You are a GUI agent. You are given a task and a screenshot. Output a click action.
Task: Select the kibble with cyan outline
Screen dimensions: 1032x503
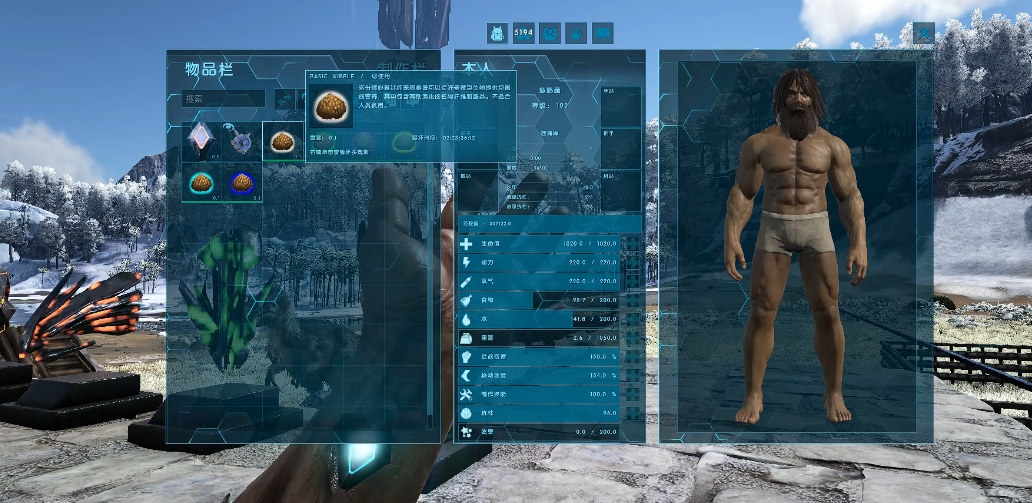203,182
